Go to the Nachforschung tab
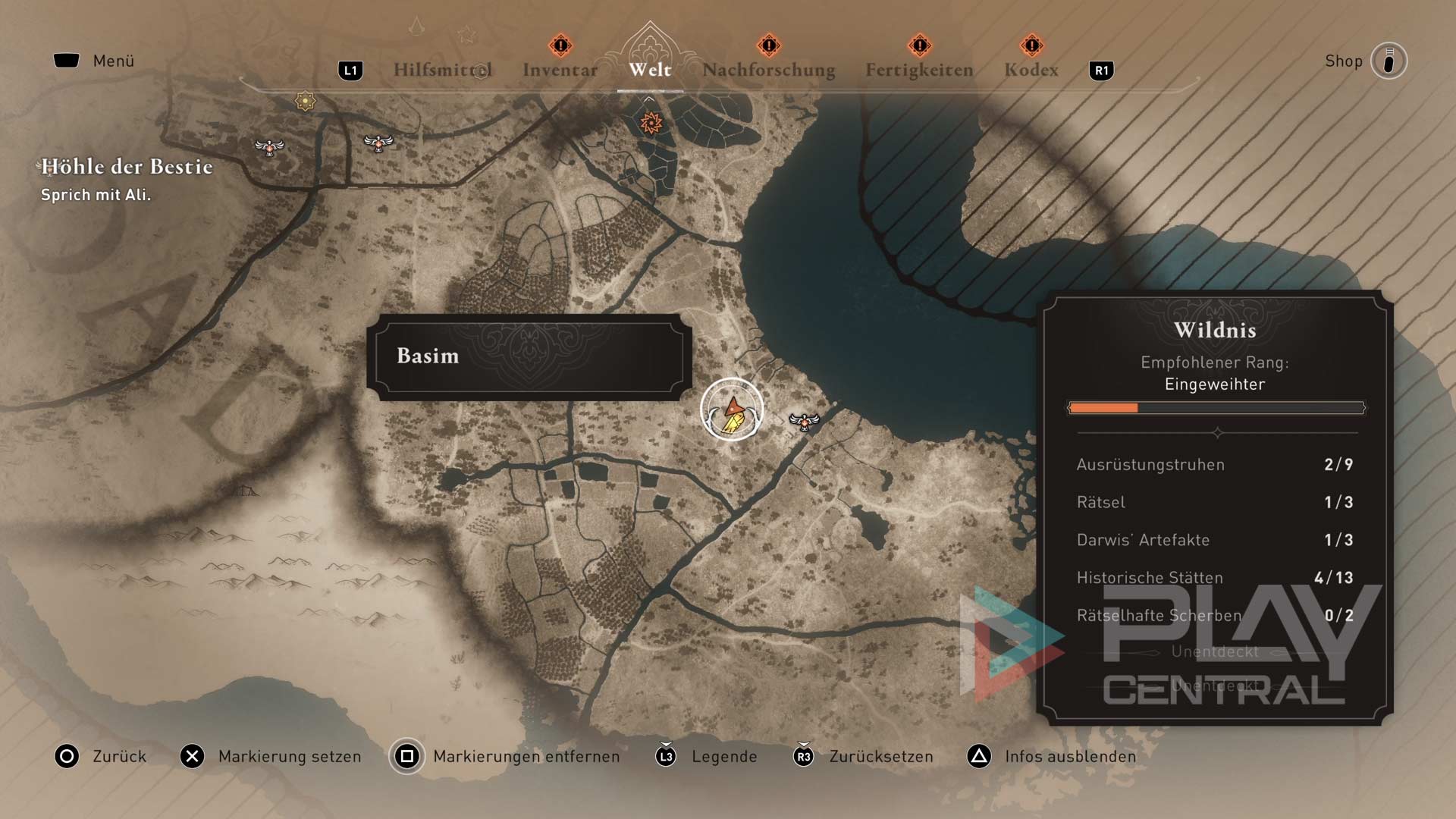The height and width of the screenshot is (819, 1456). point(768,70)
